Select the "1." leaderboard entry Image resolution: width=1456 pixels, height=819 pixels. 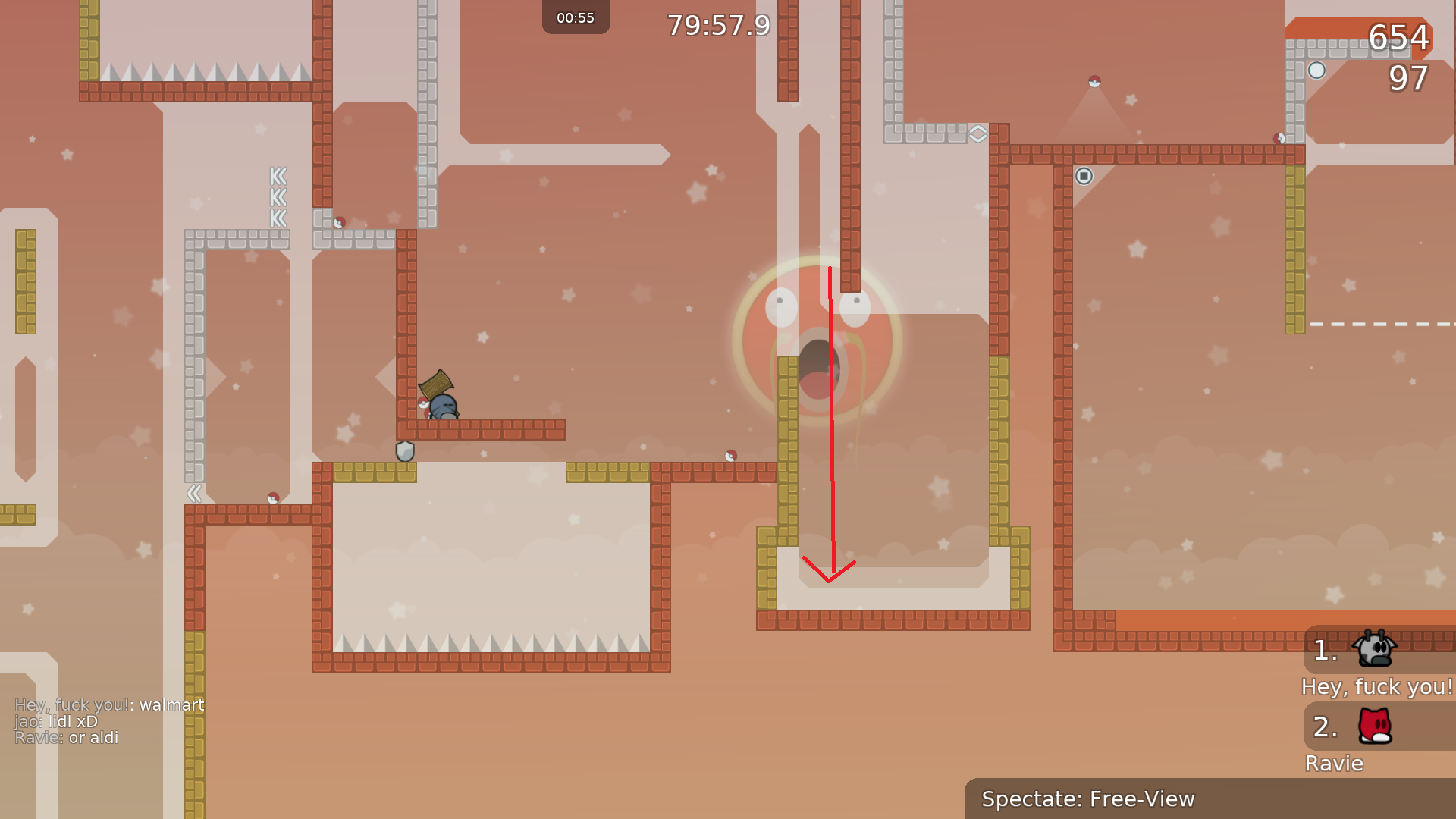tap(1324, 651)
